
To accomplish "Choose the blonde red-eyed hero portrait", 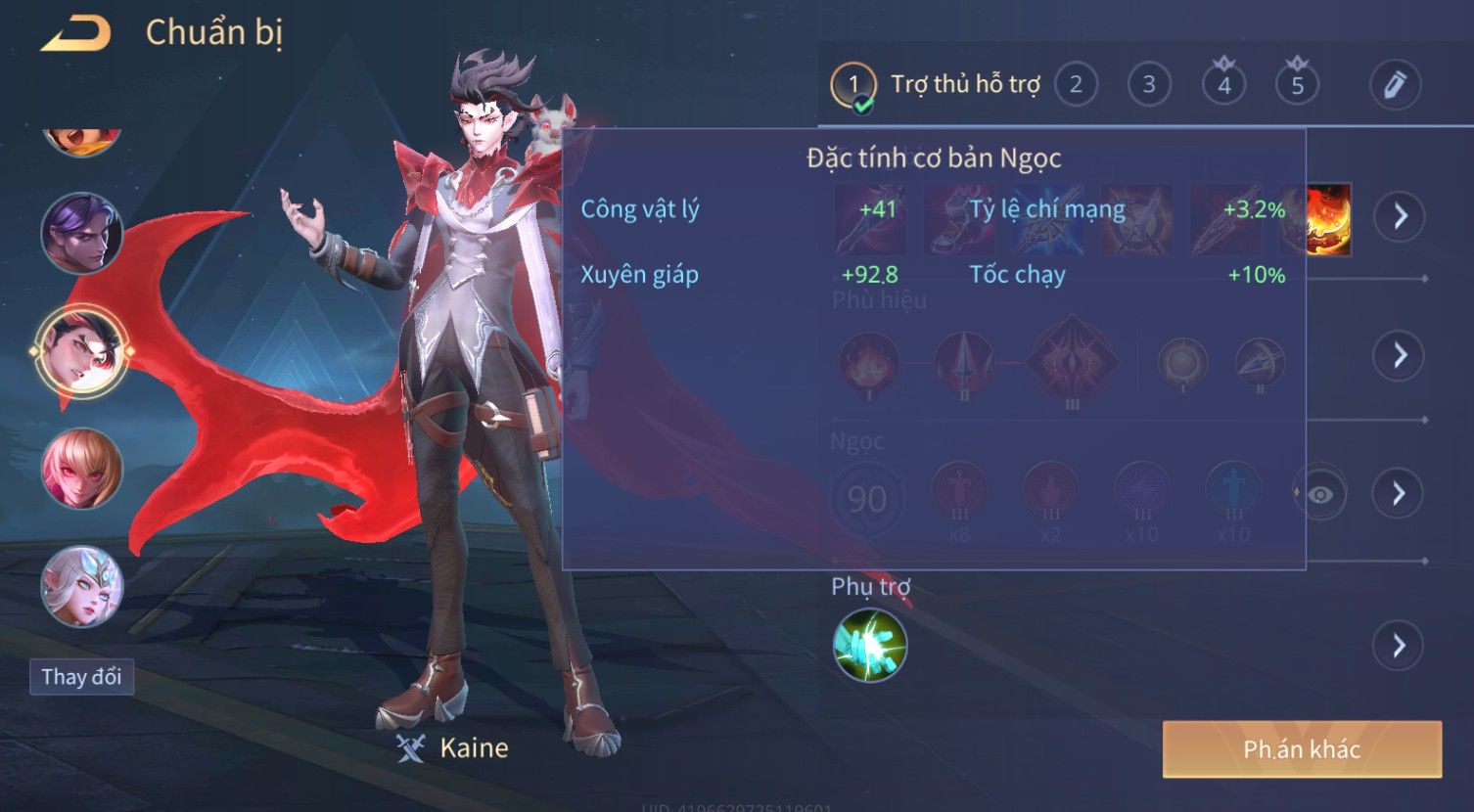I will coord(82,469).
